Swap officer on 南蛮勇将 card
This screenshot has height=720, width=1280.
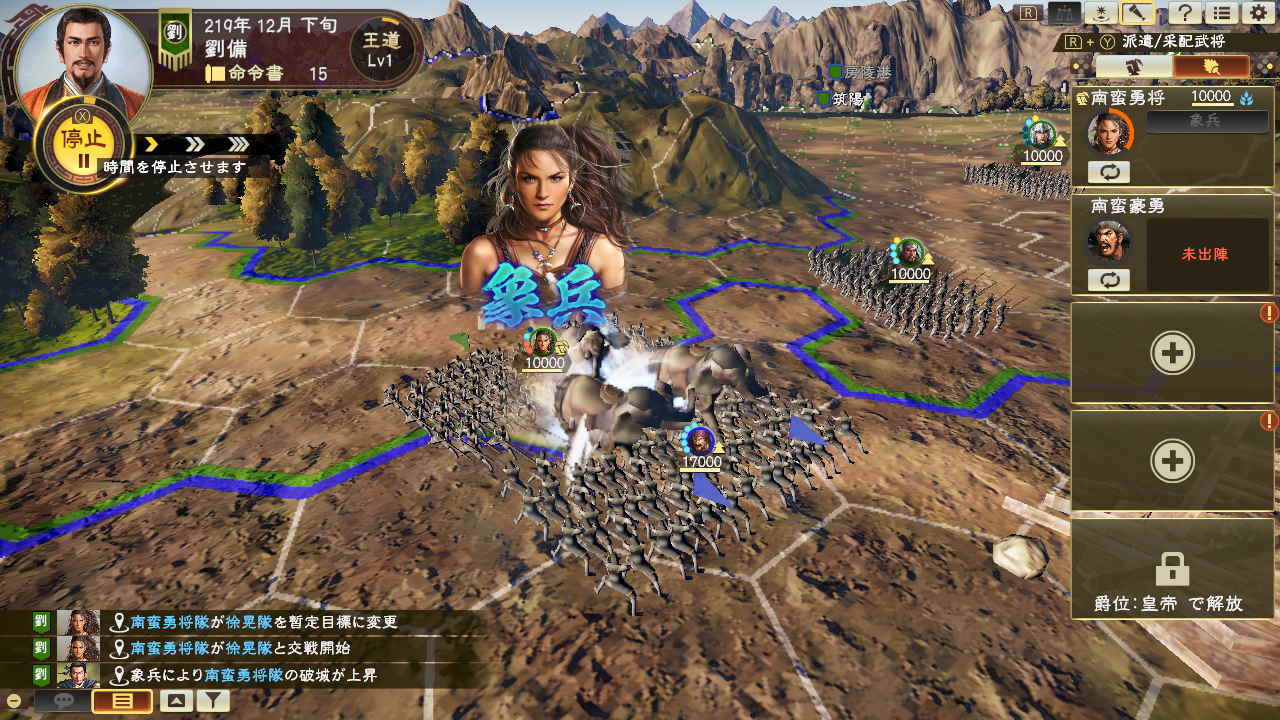coord(1109,172)
